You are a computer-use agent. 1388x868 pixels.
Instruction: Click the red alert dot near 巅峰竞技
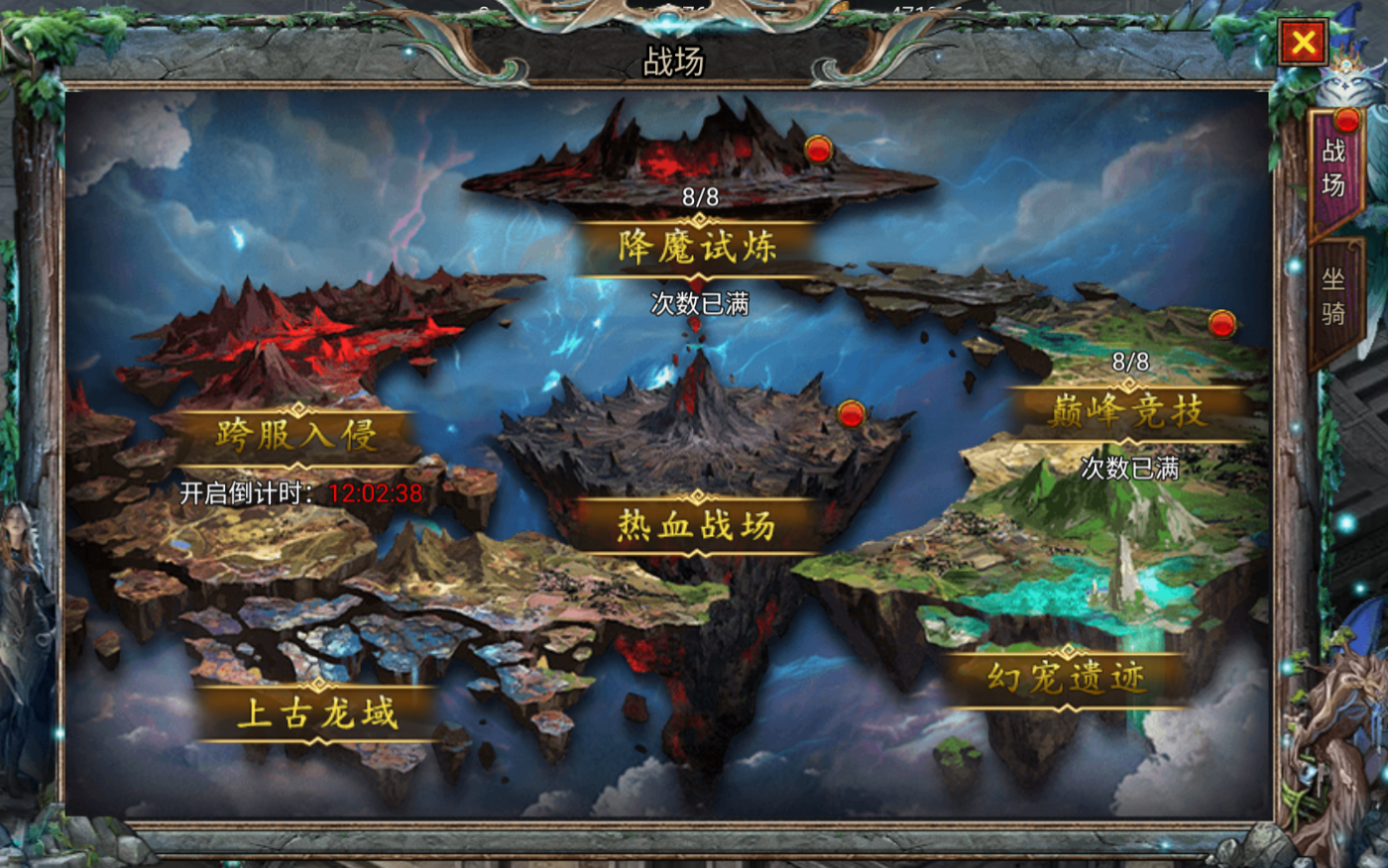point(1221,324)
